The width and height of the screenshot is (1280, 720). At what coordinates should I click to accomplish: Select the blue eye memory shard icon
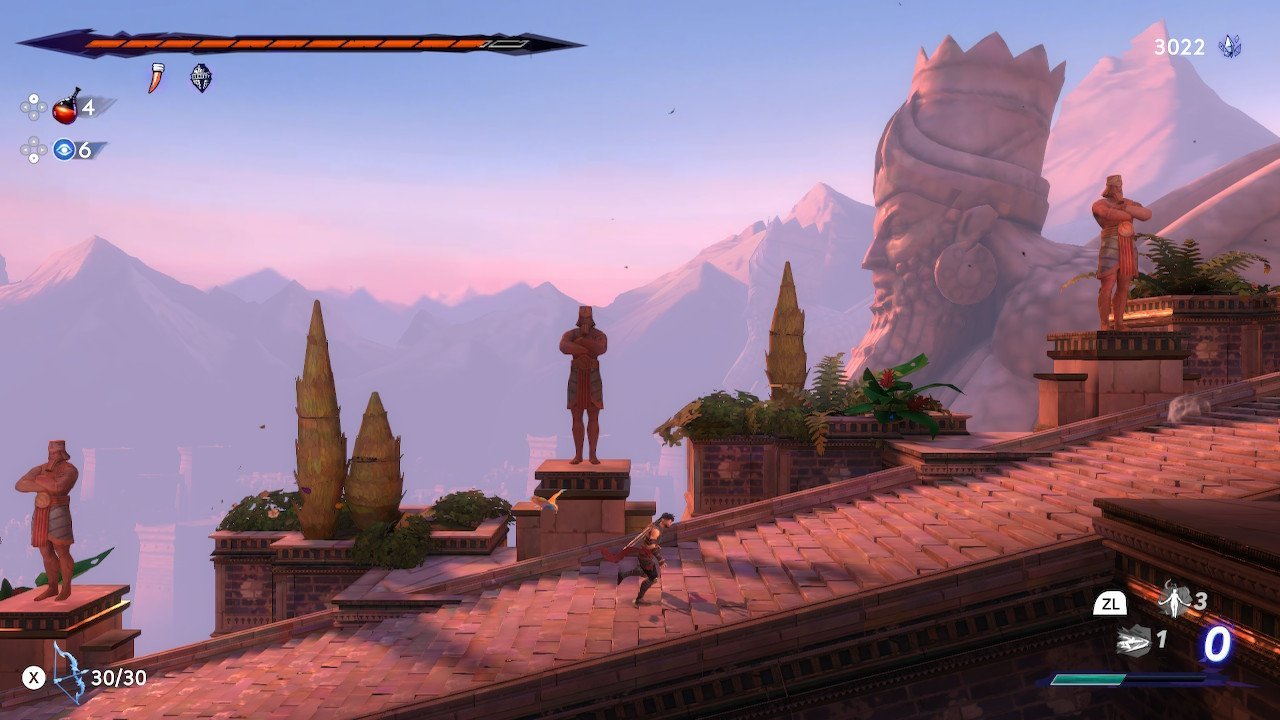coord(65,150)
